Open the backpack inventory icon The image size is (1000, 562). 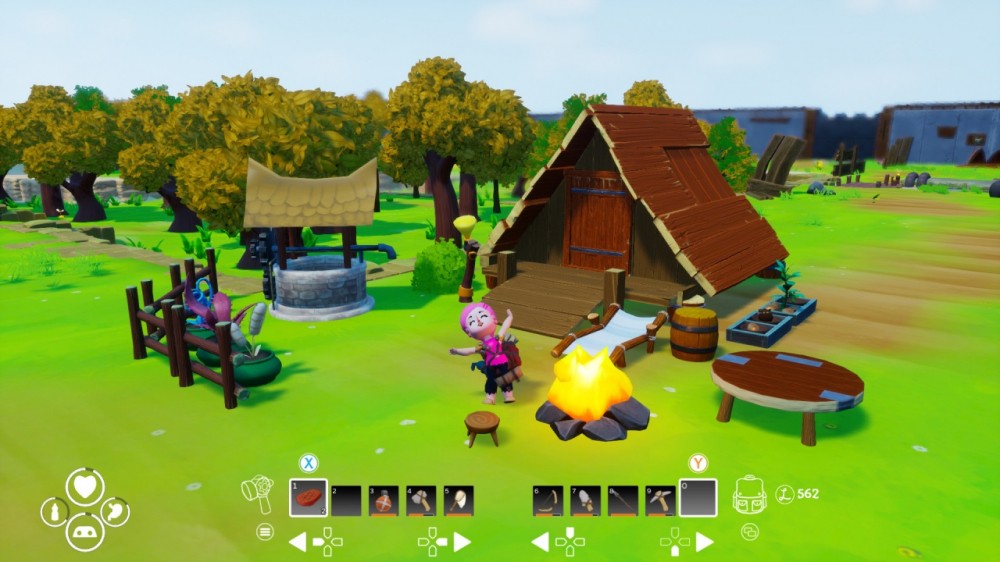(x=749, y=494)
